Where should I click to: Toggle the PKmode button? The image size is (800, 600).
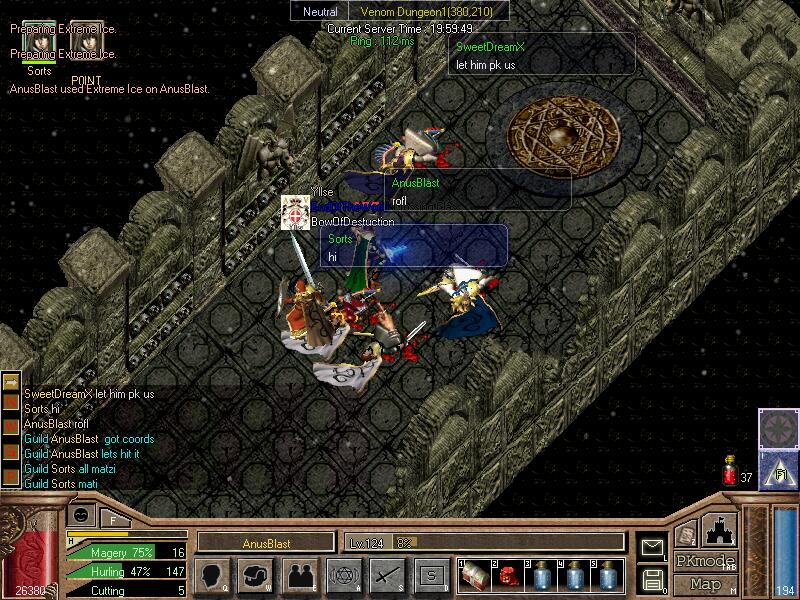click(x=705, y=561)
